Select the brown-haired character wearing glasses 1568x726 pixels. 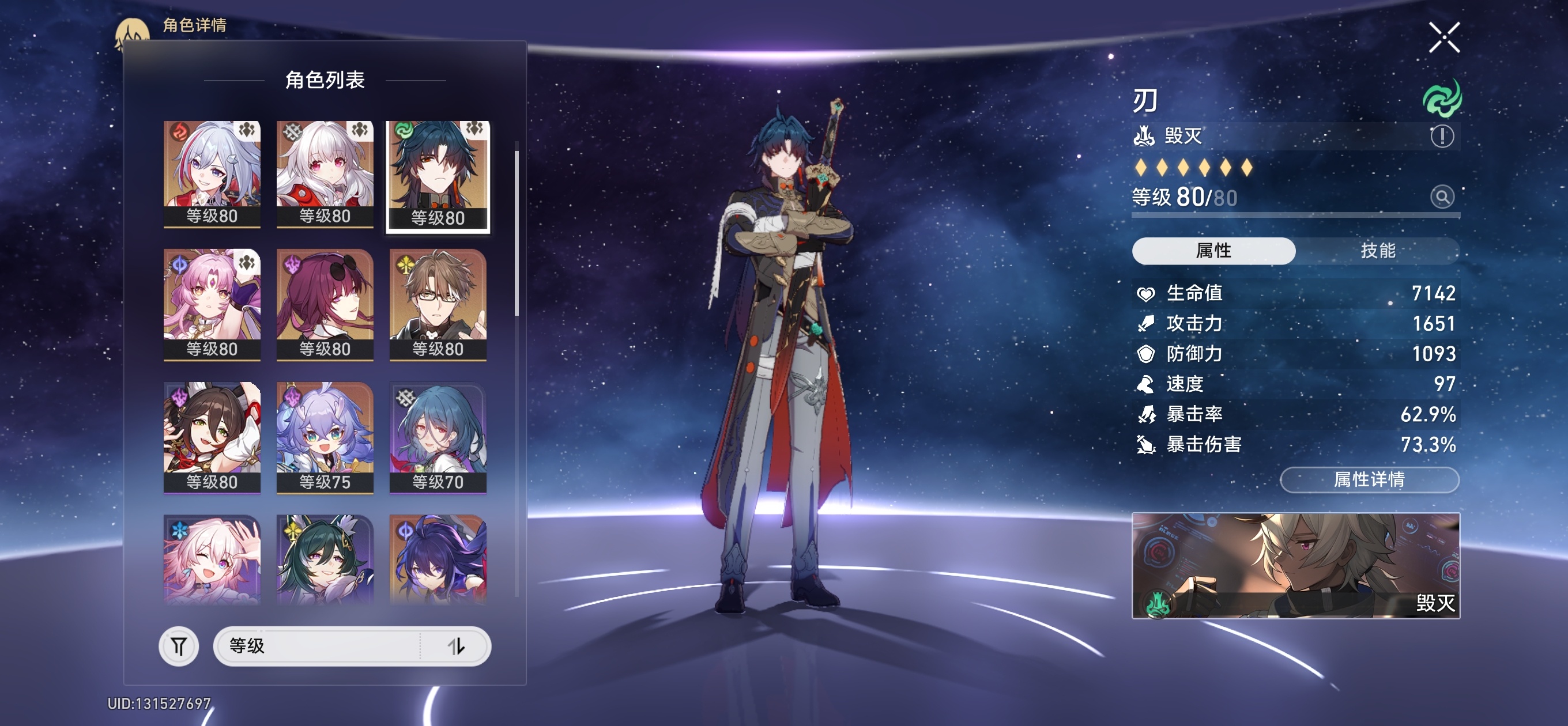[438, 304]
